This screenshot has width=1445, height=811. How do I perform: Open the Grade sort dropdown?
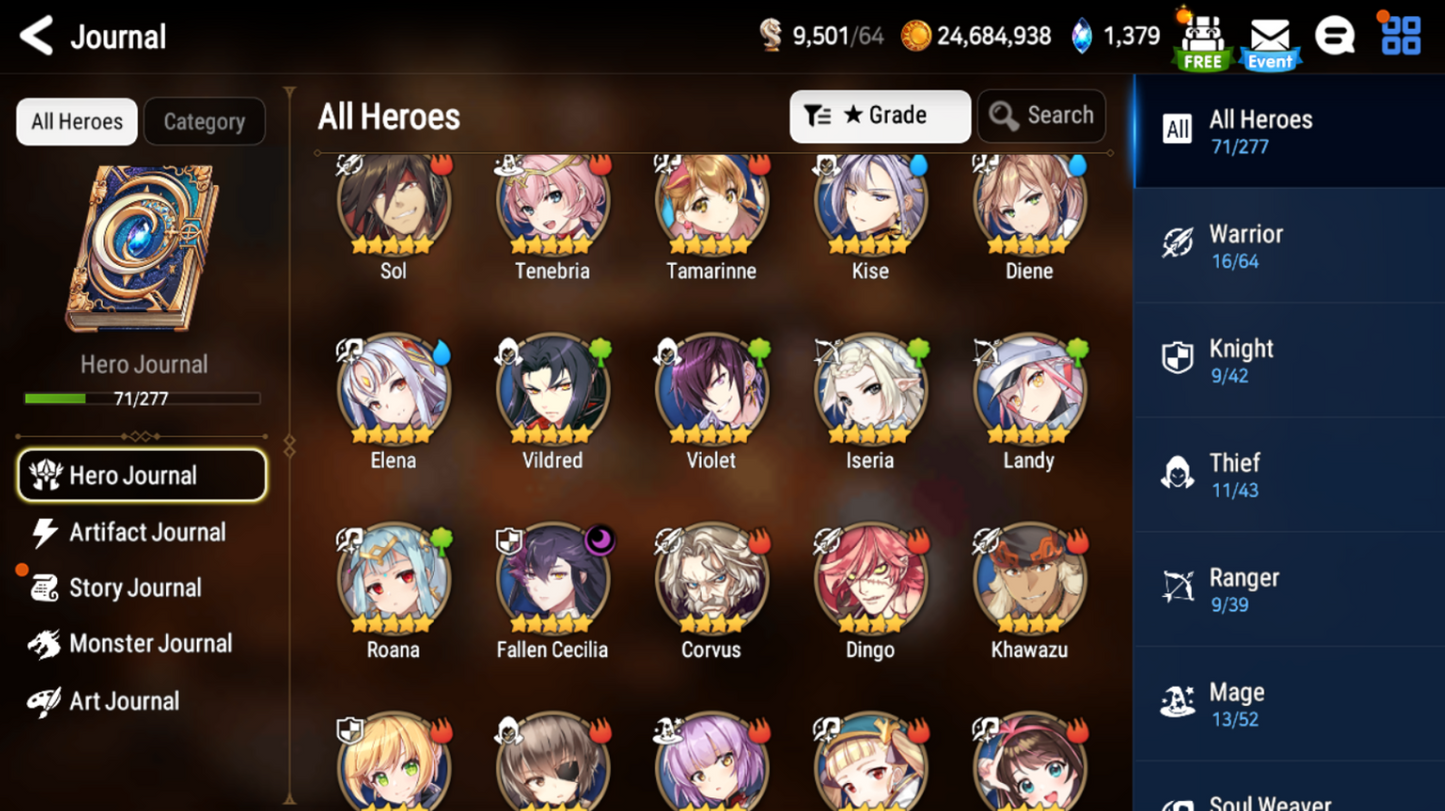click(879, 116)
